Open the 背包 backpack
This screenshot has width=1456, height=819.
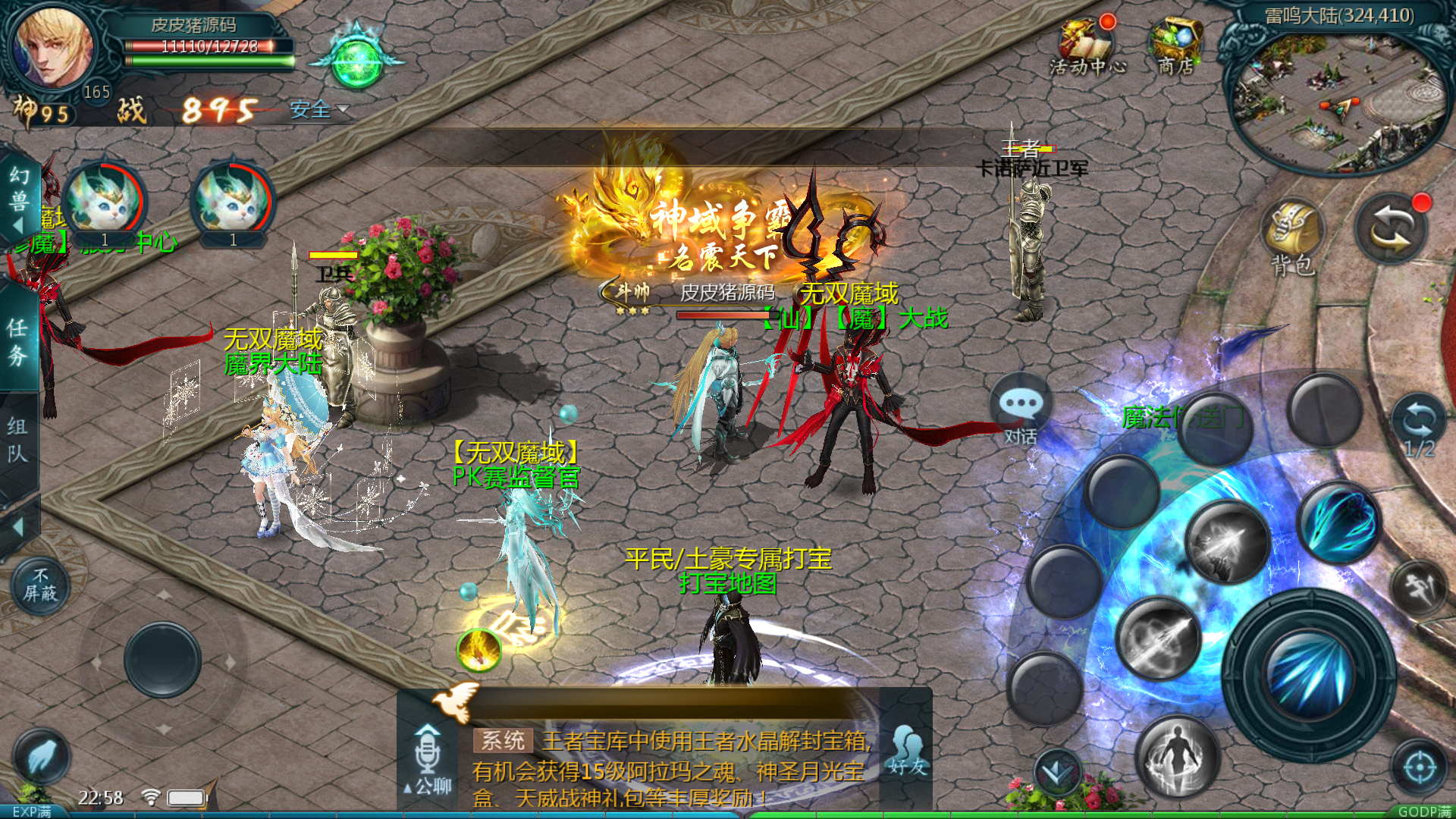click(x=1292, y=237)
